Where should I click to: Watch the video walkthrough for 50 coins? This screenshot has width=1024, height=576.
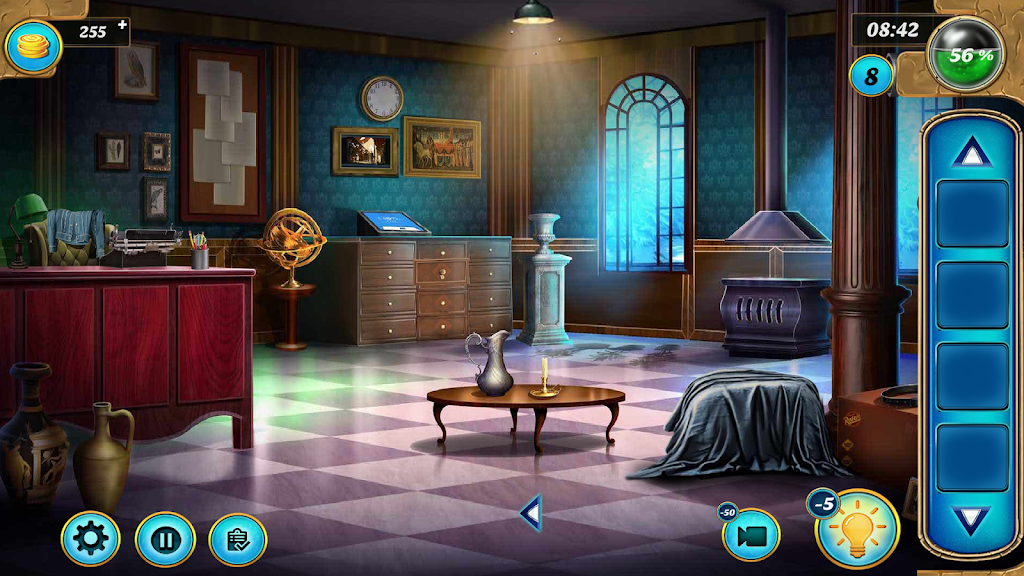pyautogui.click(x=752, y=535)
